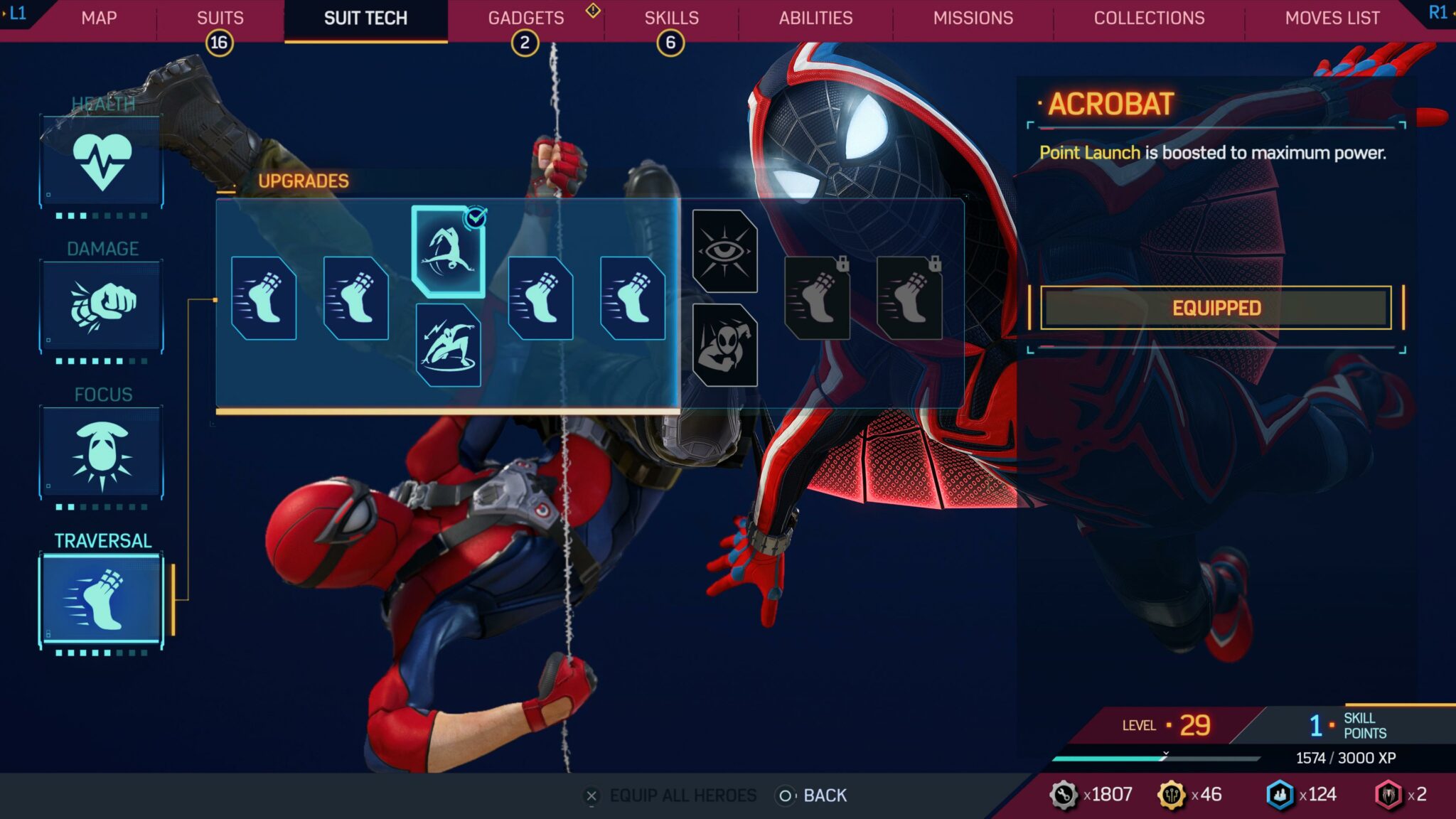
Task: Show the Missions tab
Action: point(973,18)
